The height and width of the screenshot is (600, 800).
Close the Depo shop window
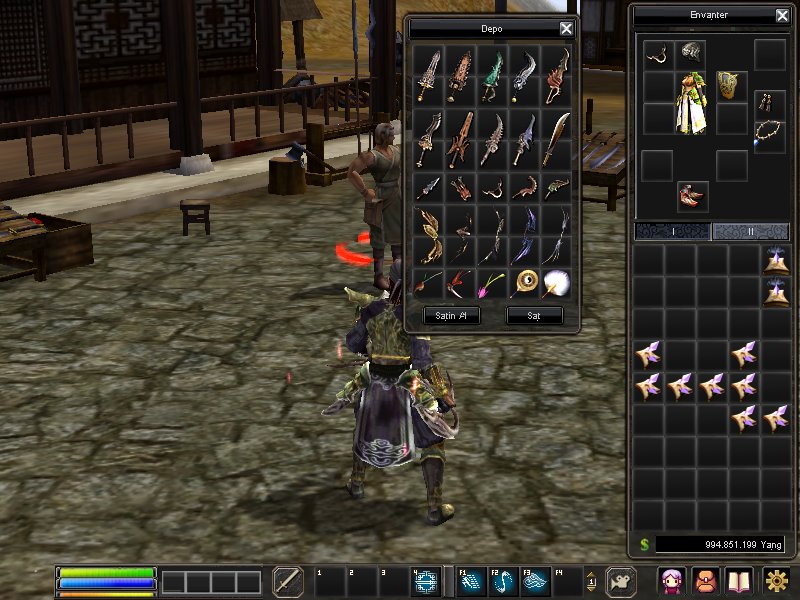(x=566, y=29)
